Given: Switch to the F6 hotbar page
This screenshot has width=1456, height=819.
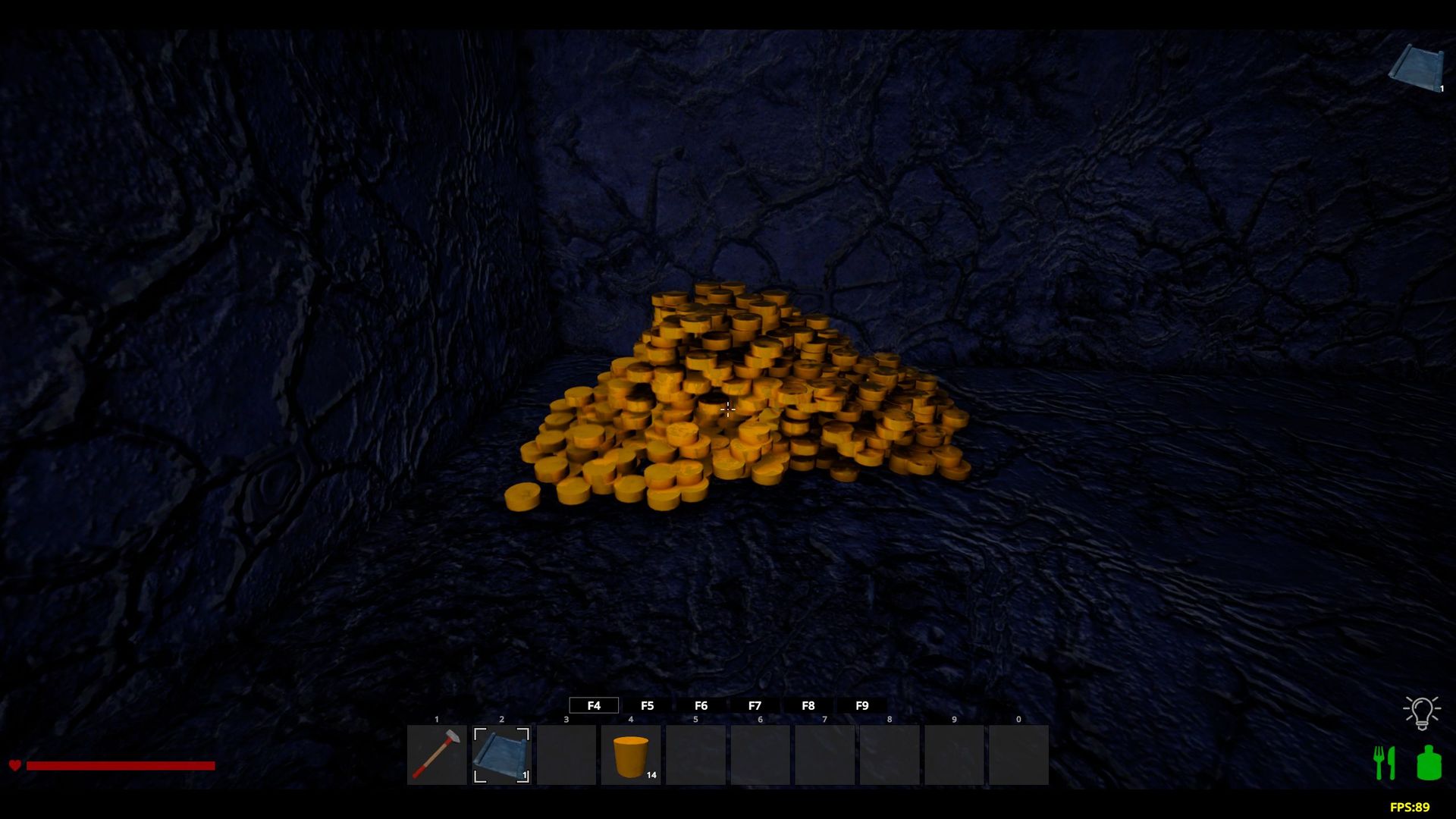Looking at the screenshot, I should pos(701,705).
